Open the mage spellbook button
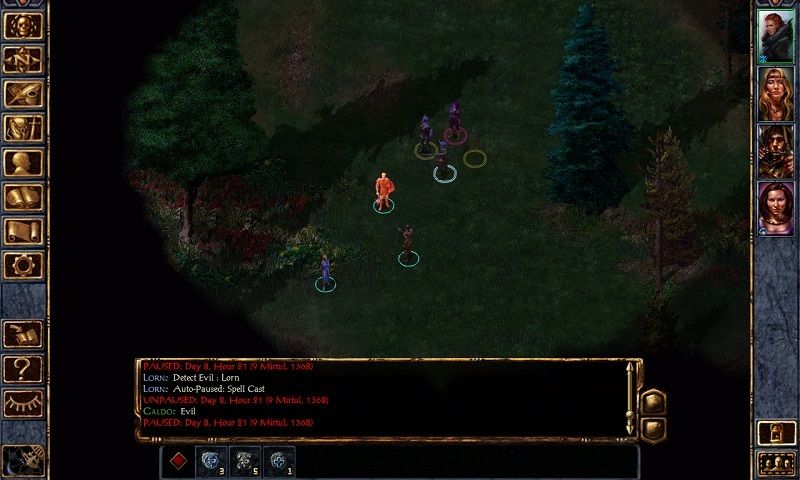 tap(23, 197)
